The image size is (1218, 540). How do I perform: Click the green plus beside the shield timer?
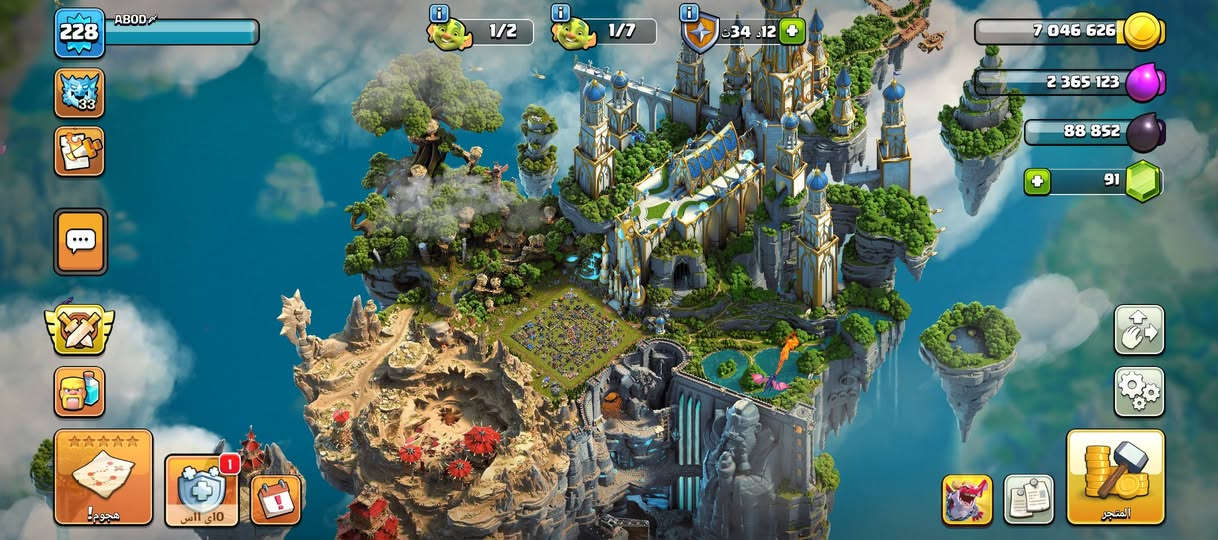pos(792,31)
